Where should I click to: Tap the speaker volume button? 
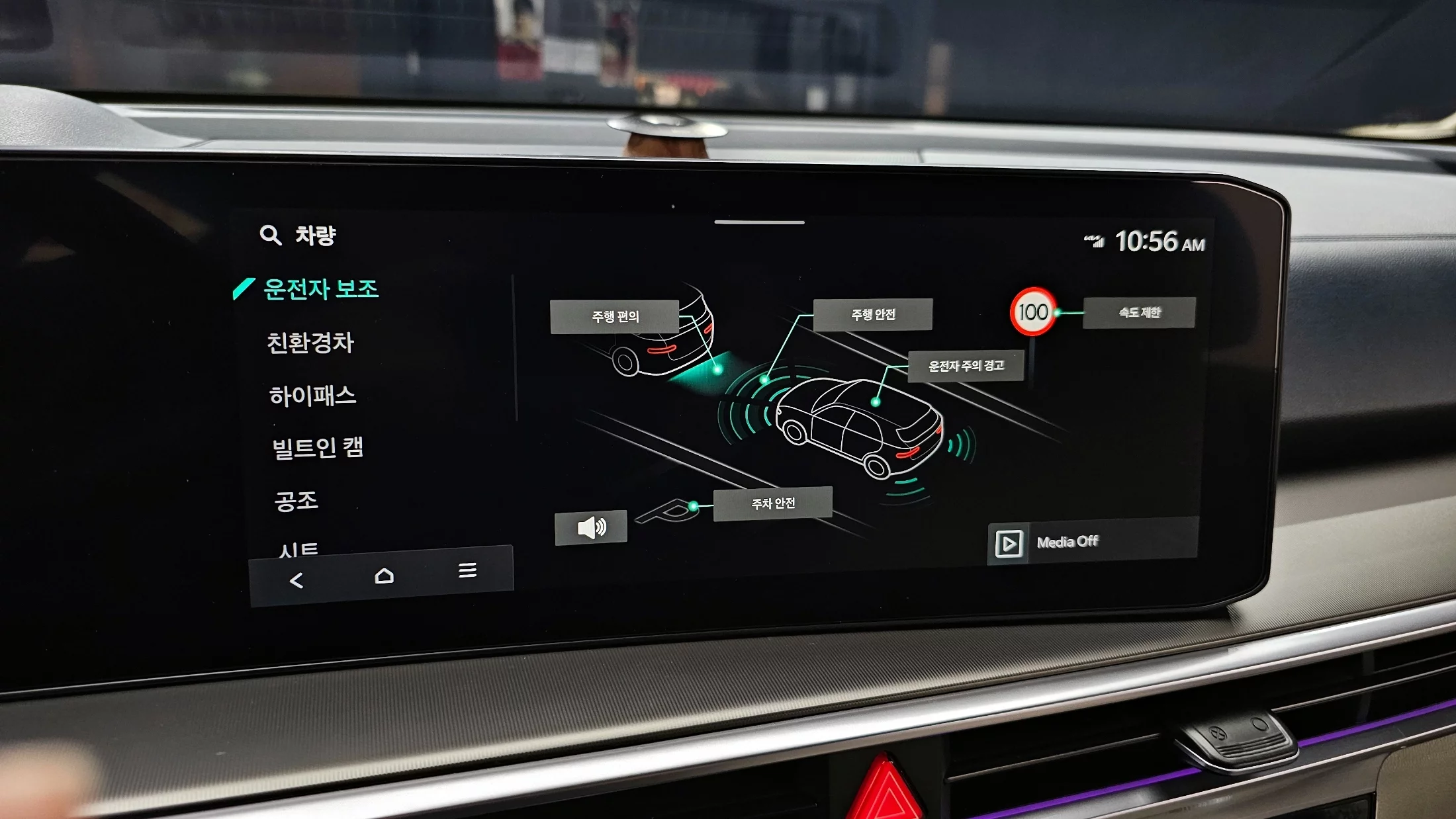[591, 528]
